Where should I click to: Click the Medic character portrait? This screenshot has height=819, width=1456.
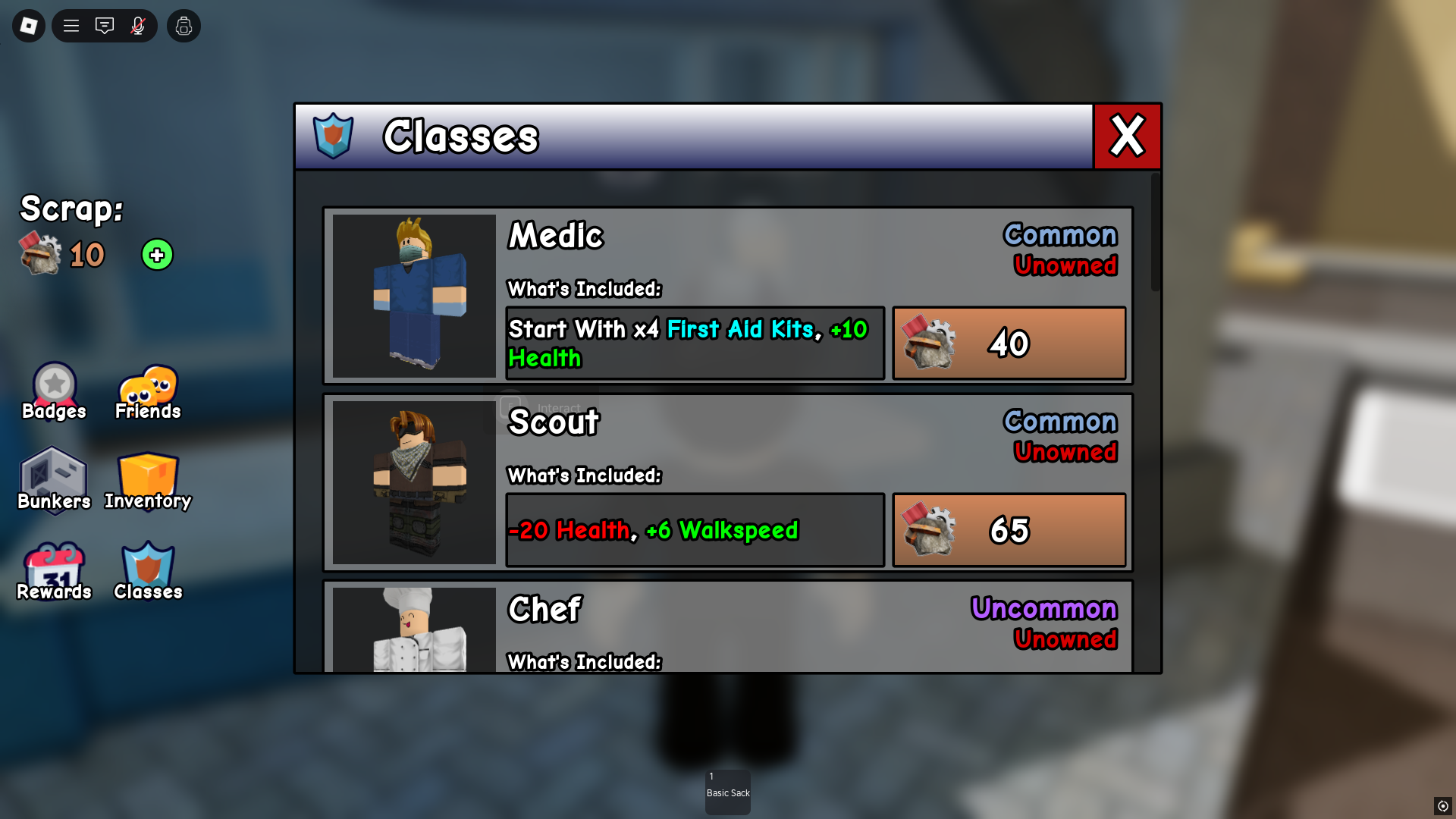click(414, 295)
